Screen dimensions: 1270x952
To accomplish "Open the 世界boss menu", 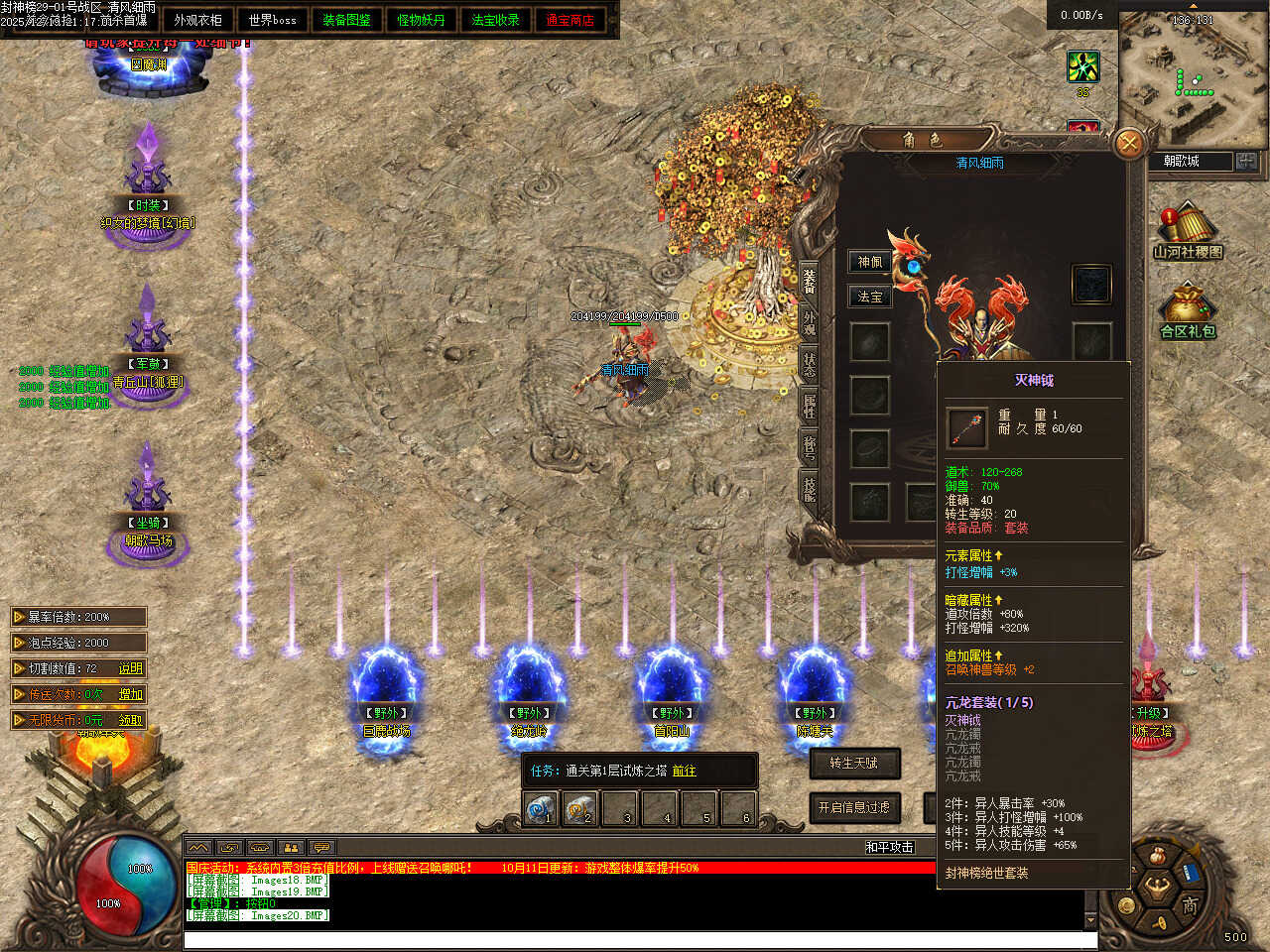I will [x=272, y=20].
